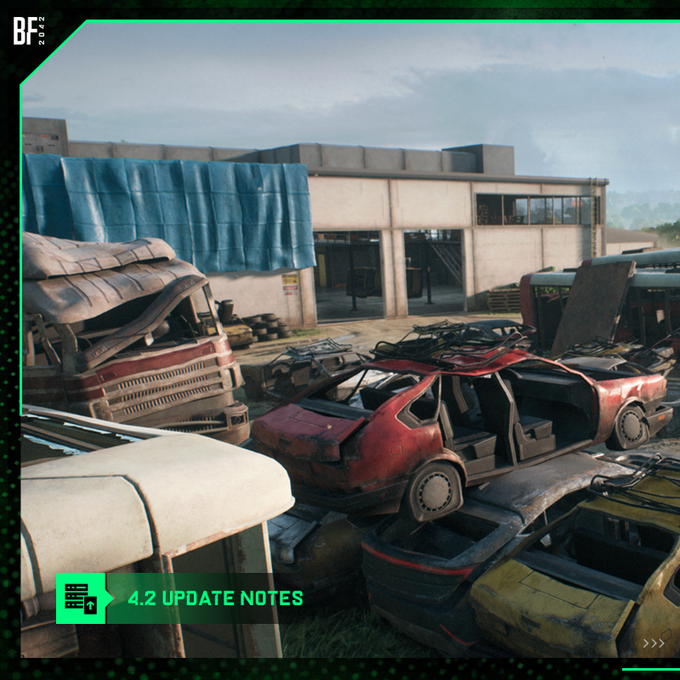Click the green update notes list icon
680x680 pixels.
pos(80,599)
